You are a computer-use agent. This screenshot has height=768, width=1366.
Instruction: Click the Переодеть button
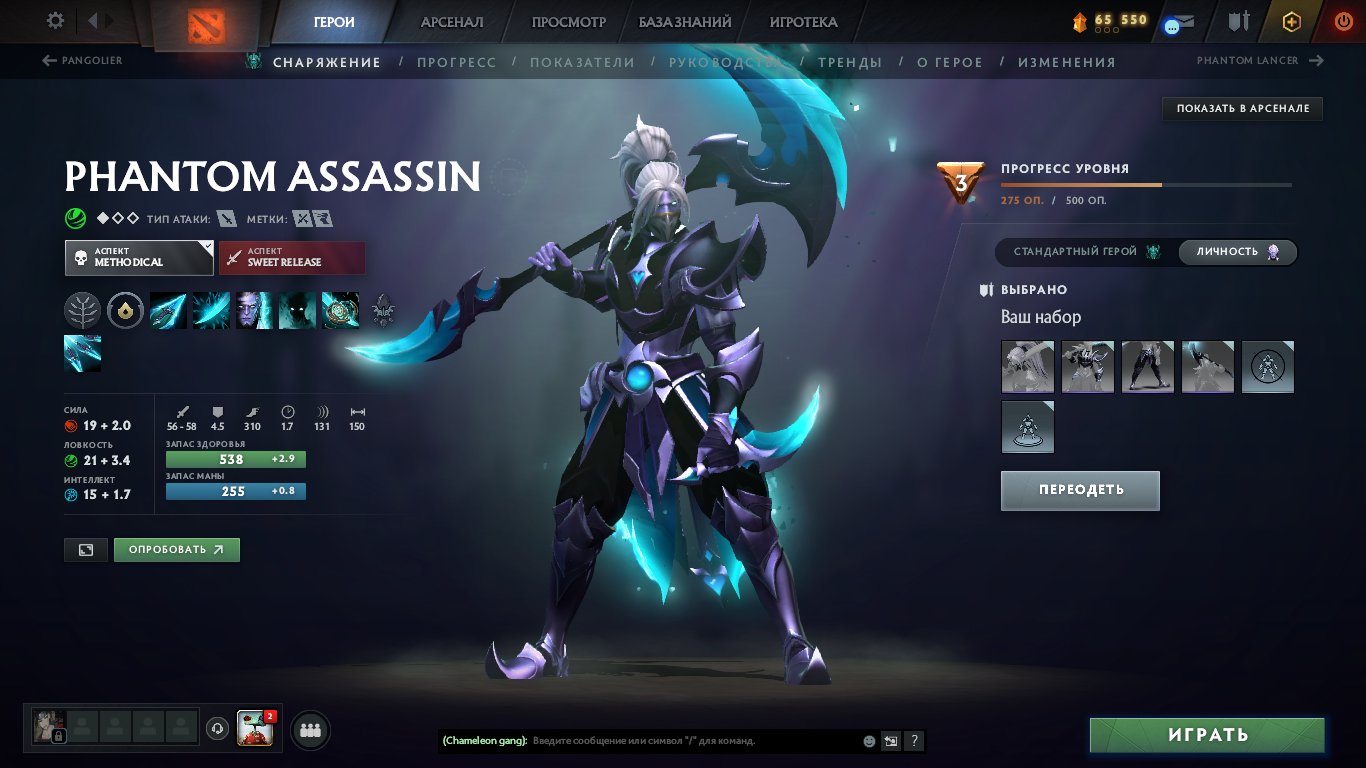1080,490
